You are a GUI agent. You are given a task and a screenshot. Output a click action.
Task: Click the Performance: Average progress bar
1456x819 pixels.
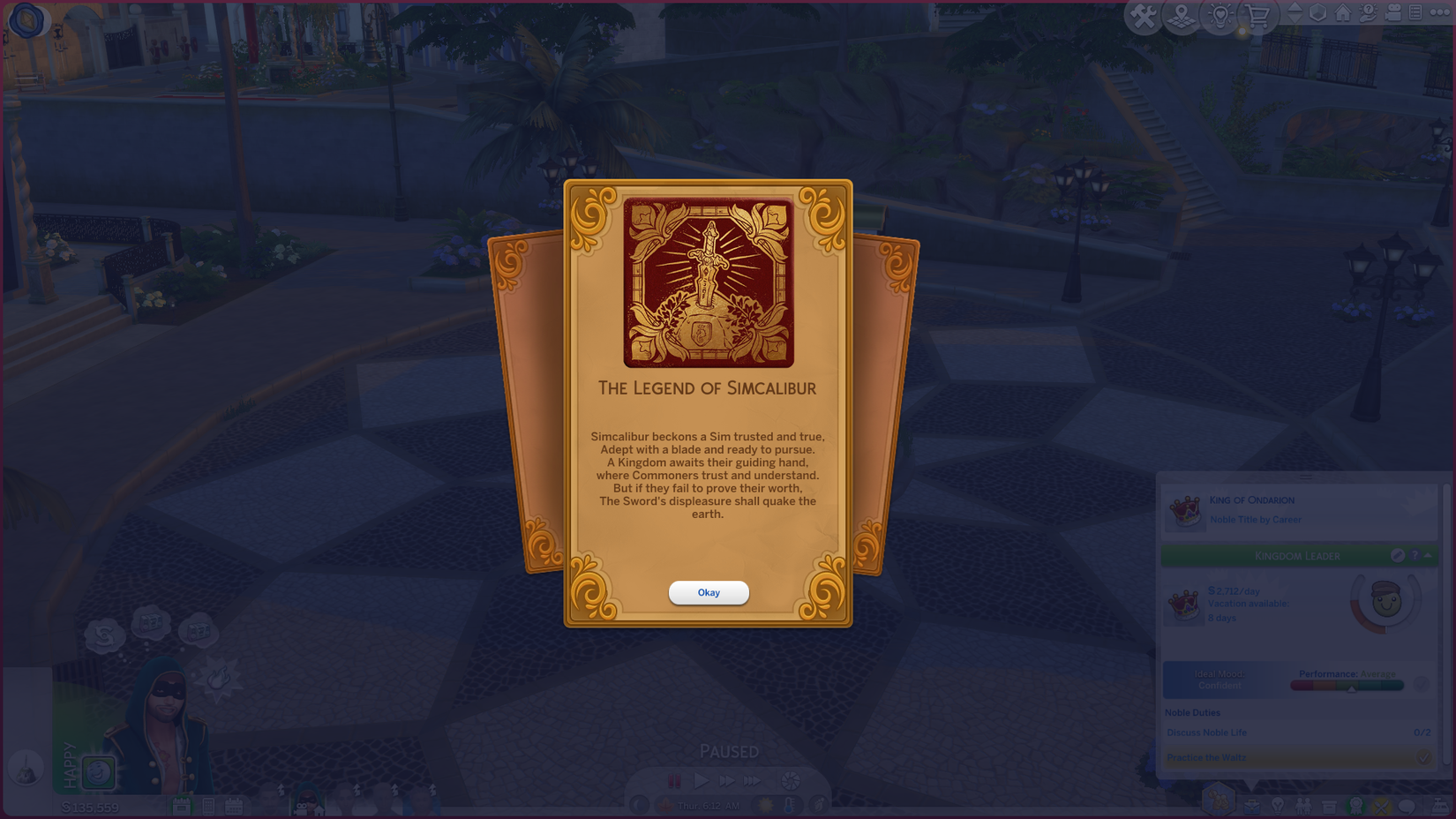(x=1347, y=685)
